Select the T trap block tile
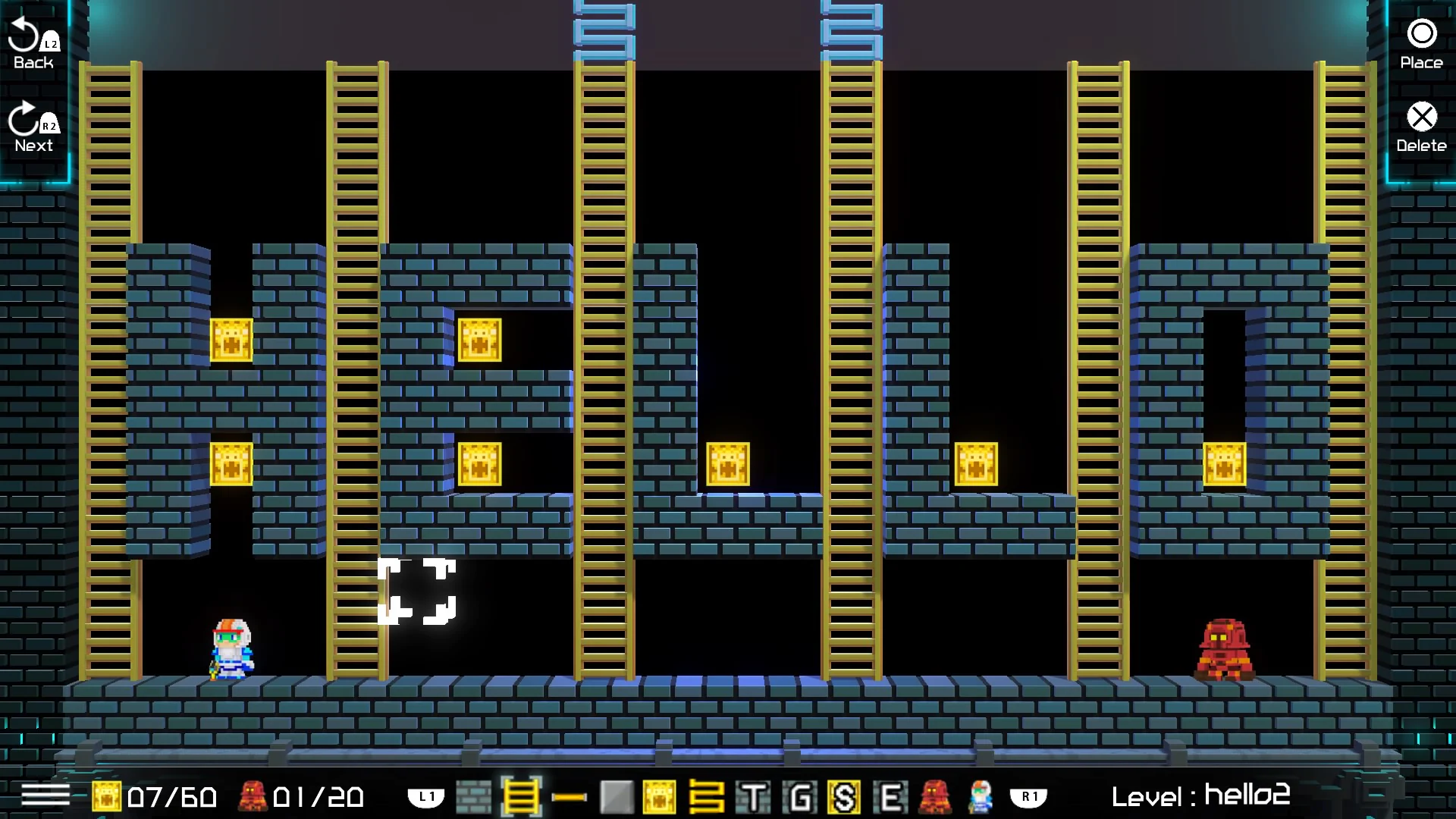 tap(754, 796)
